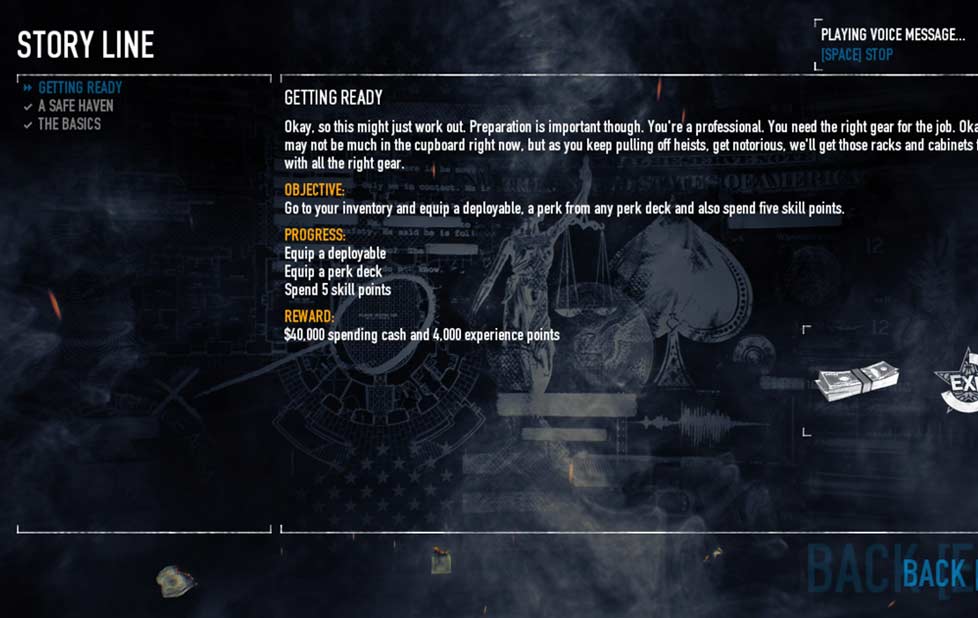Choose The Basics story entry

[x=69, y=124]
